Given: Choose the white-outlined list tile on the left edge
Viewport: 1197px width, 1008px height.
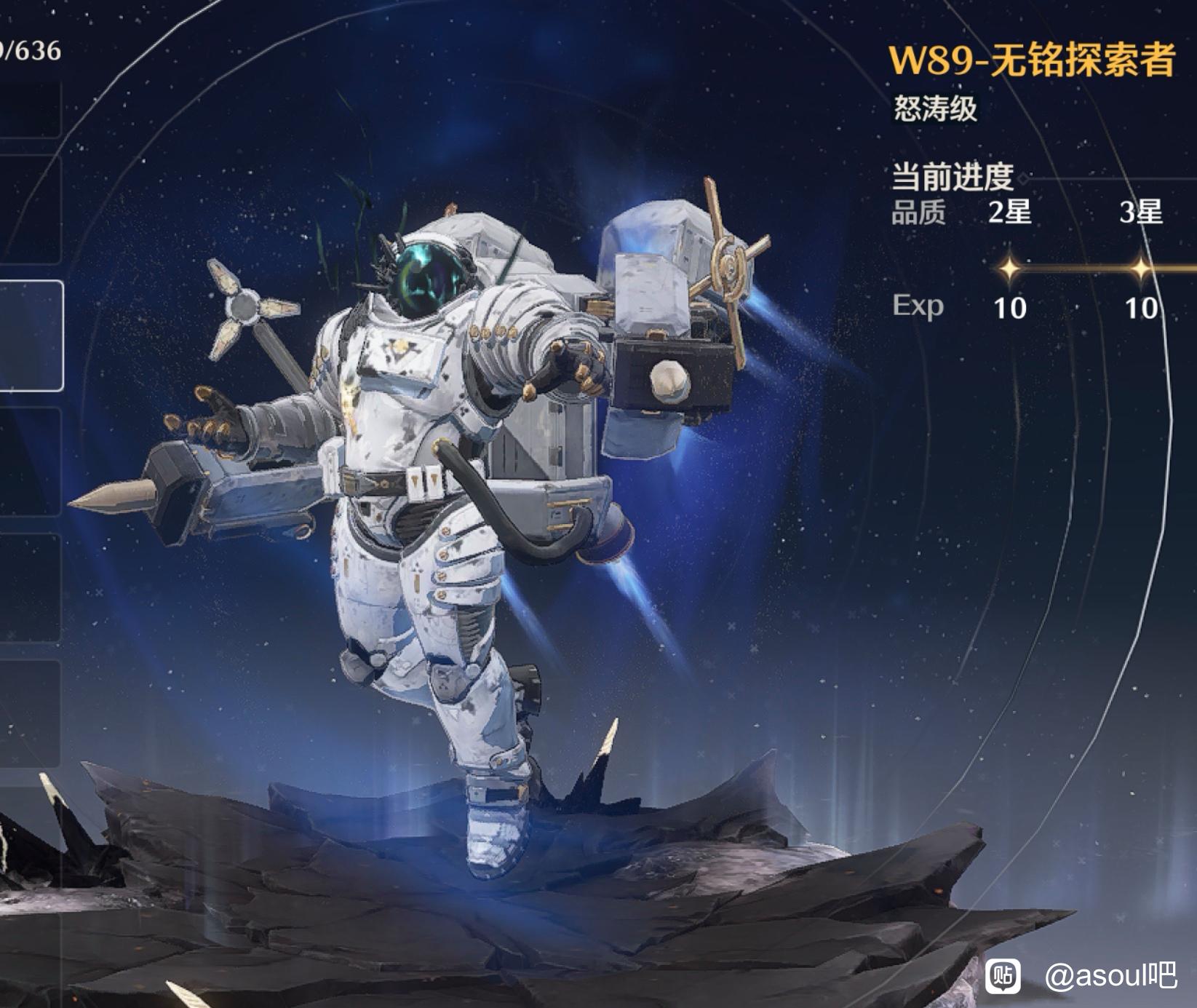Looking at the screenshot, I should click(31, 336).
